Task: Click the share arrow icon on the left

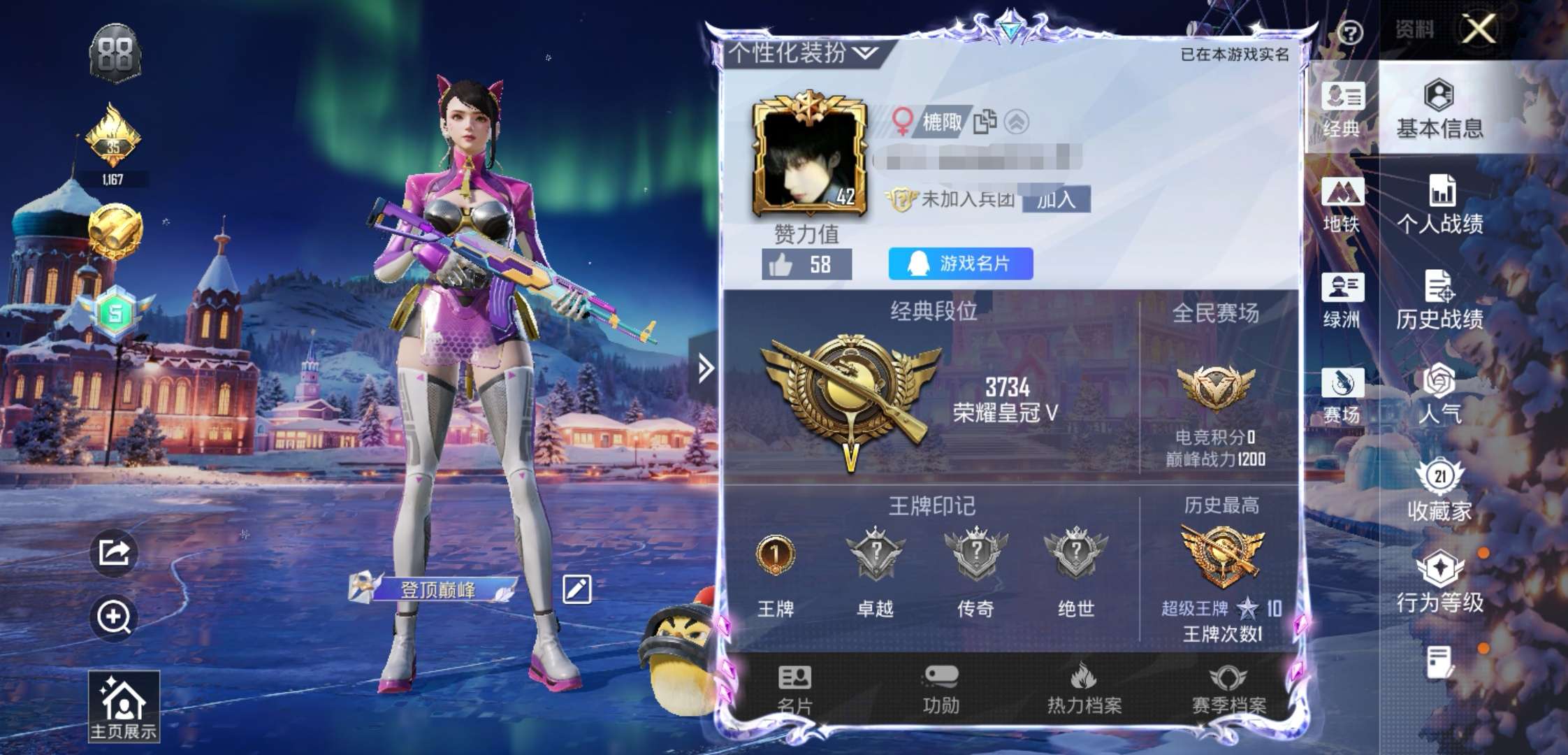Action: click(113, 552)
